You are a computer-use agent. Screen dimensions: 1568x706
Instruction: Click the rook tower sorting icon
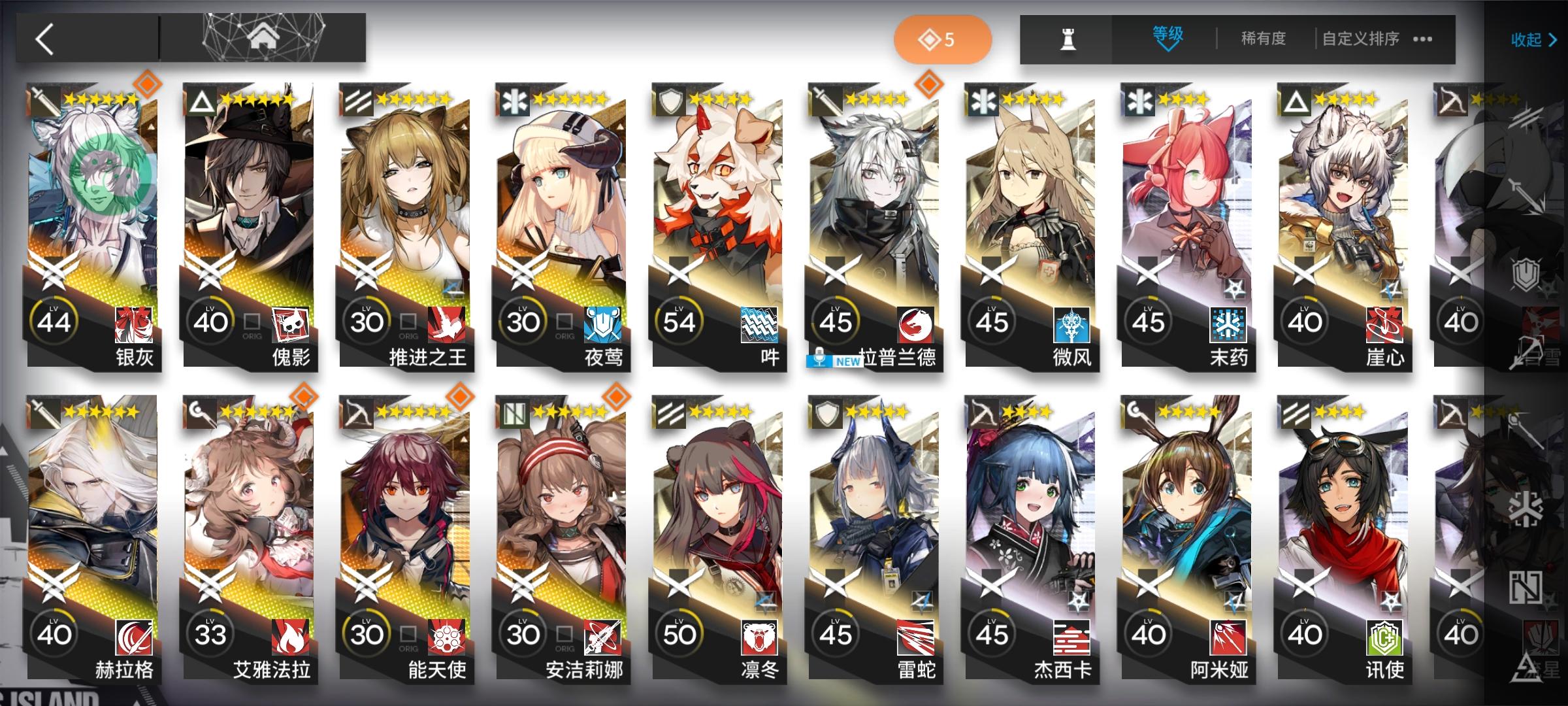coord(1068,40)
